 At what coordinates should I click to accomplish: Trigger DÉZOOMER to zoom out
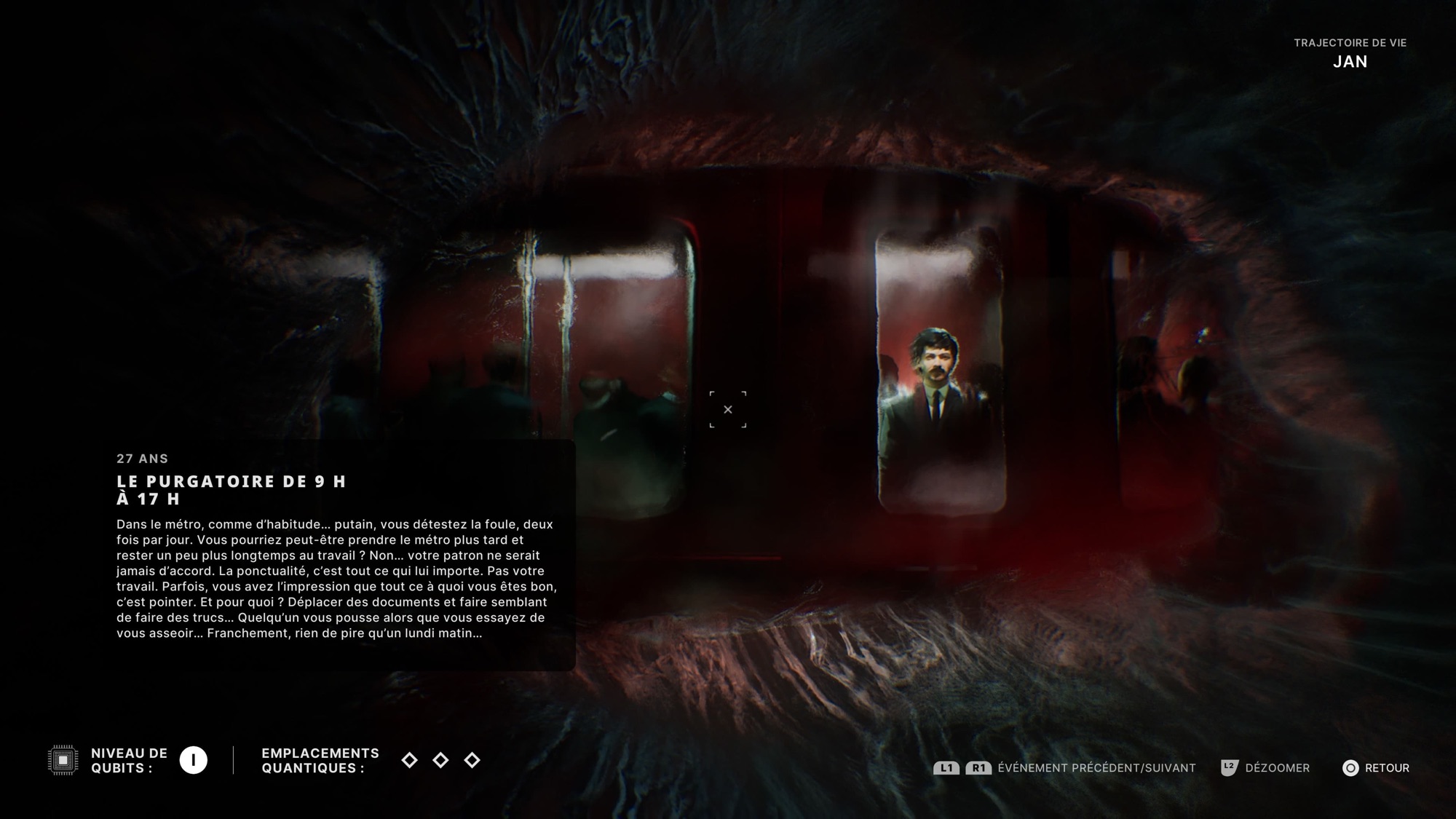tap(1277, 768)
